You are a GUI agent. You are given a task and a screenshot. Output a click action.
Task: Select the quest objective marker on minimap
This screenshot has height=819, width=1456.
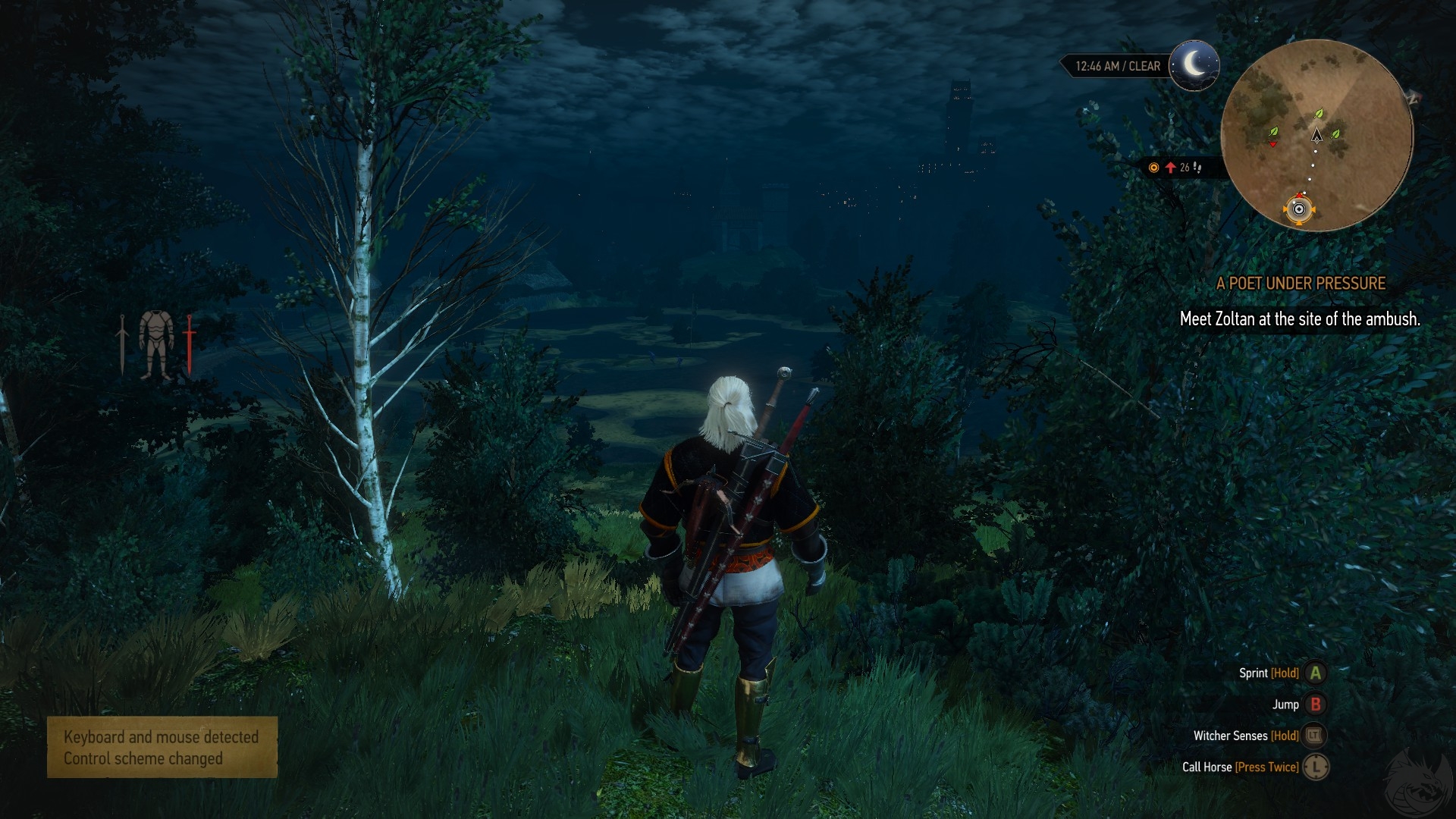1299,209
